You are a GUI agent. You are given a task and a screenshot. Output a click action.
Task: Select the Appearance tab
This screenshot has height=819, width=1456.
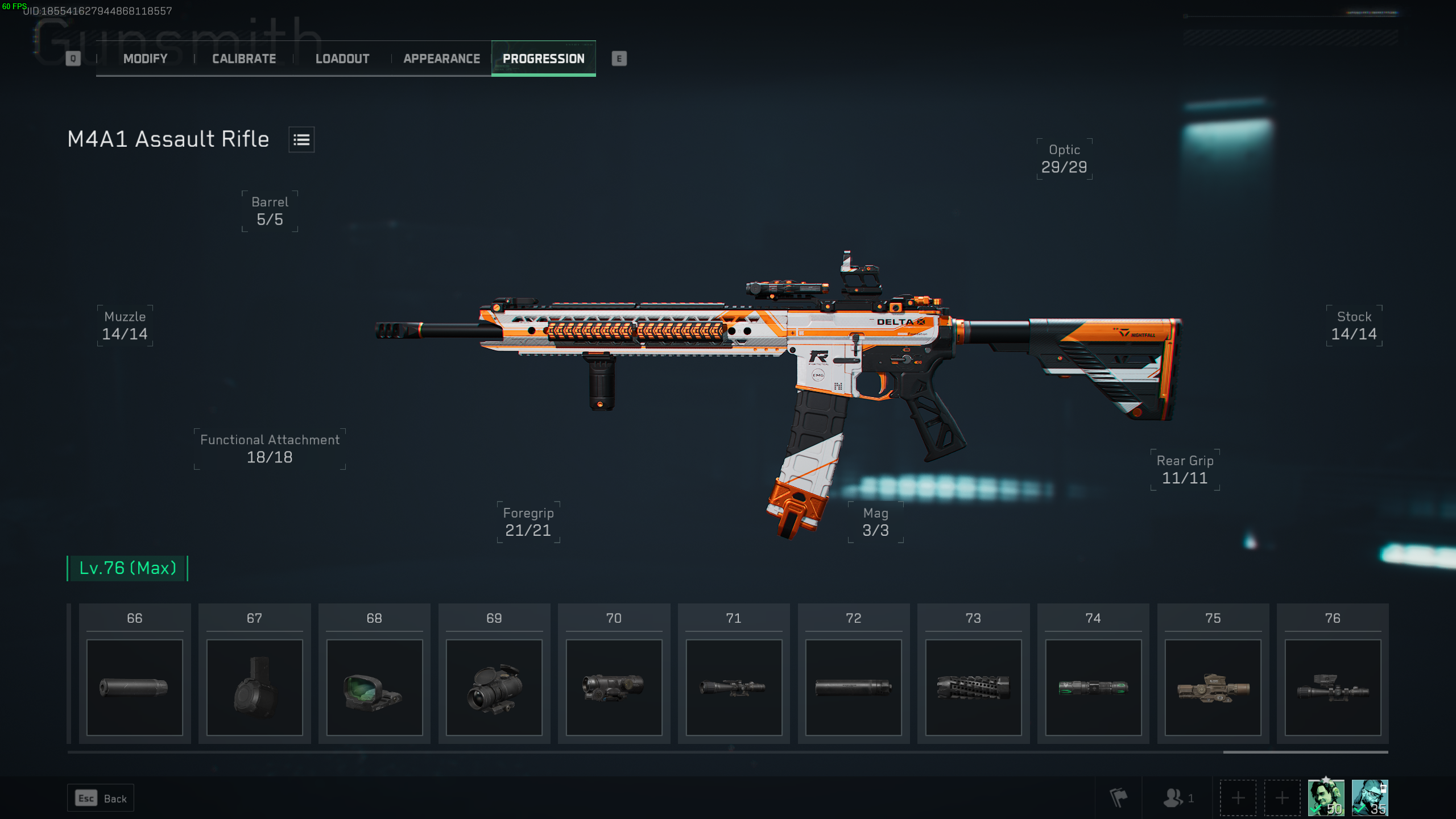[441, 58]
